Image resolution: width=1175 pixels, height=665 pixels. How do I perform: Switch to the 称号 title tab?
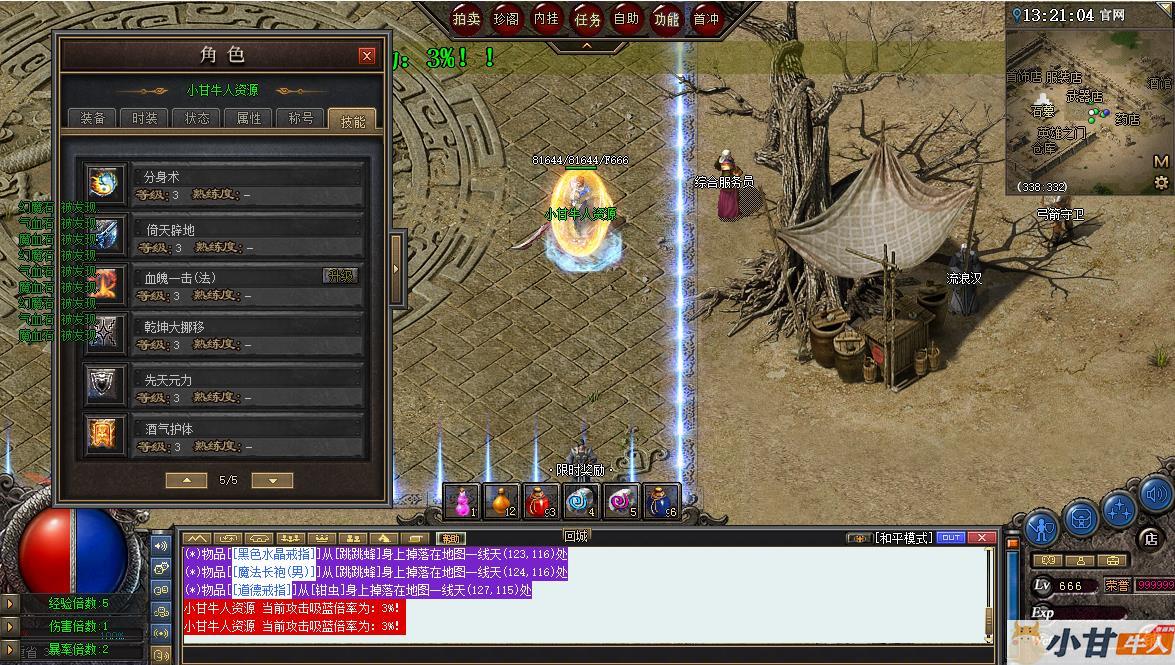click(x=301, y=118)
